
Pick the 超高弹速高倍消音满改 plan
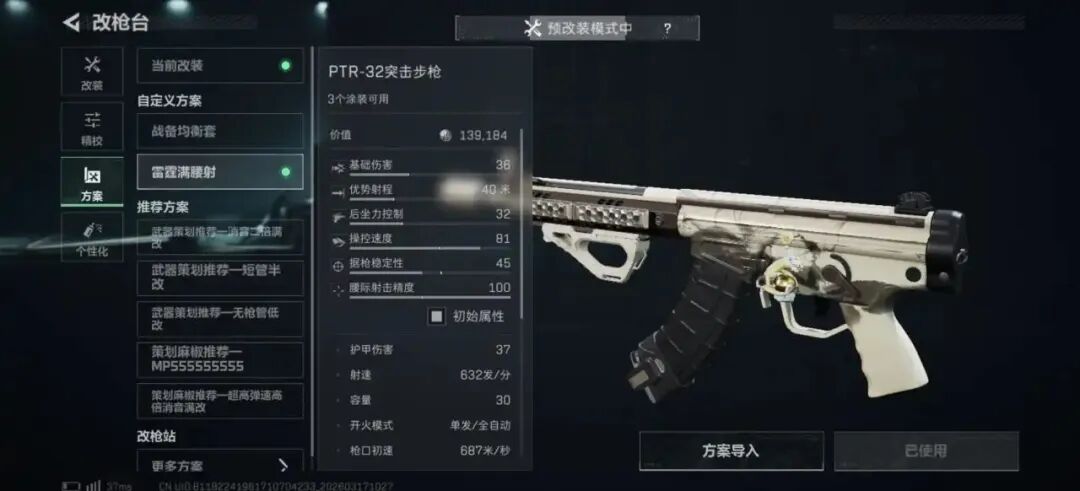220,400
